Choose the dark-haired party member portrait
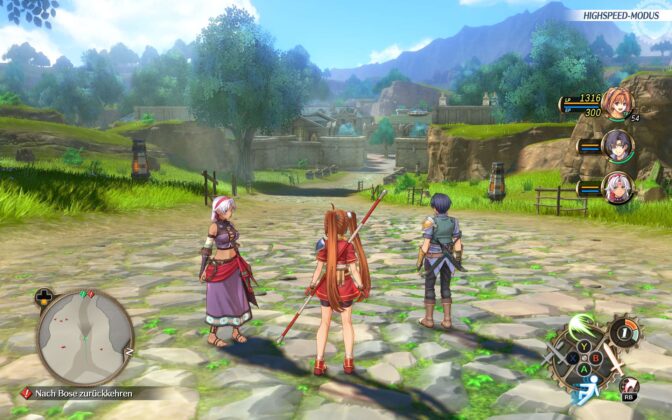This screenshot has width=672, height=420. point(617,146)
